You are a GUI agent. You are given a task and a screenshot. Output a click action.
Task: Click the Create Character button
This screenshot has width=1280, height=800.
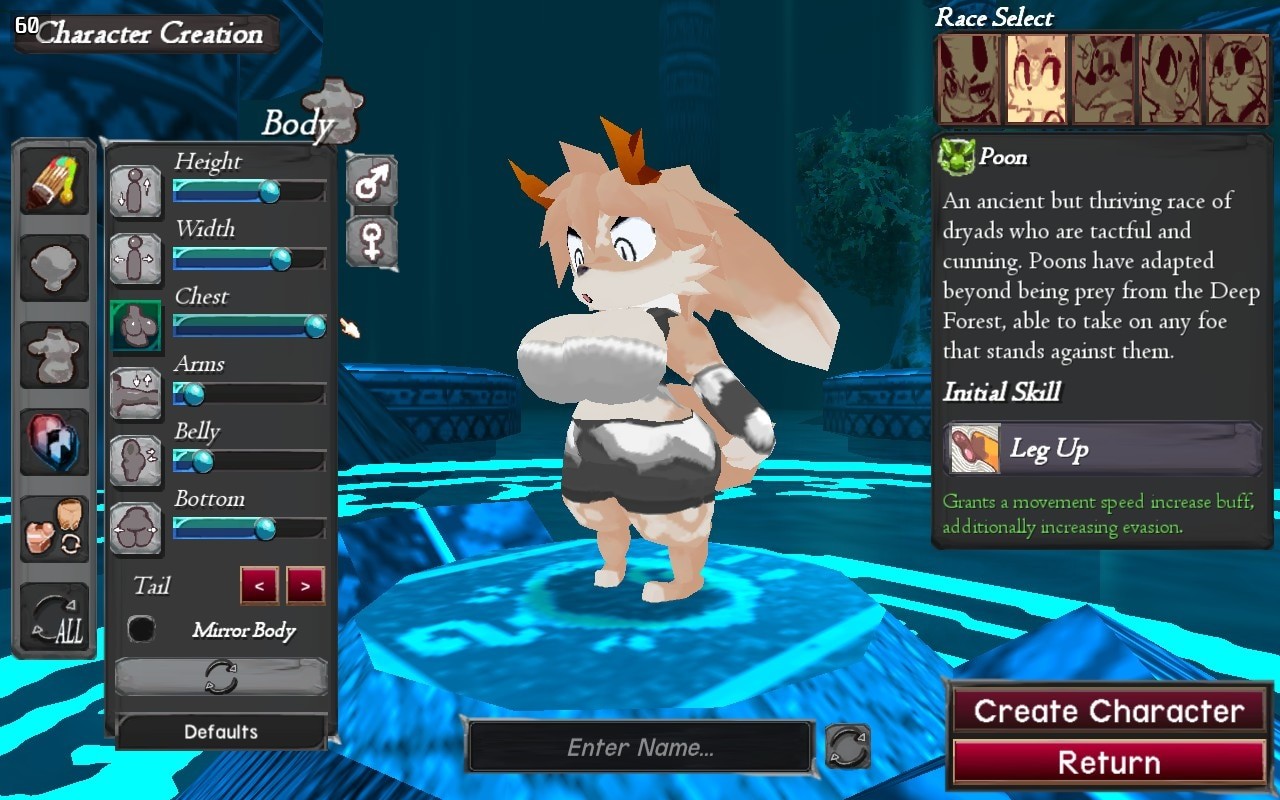click(1109, 711)
